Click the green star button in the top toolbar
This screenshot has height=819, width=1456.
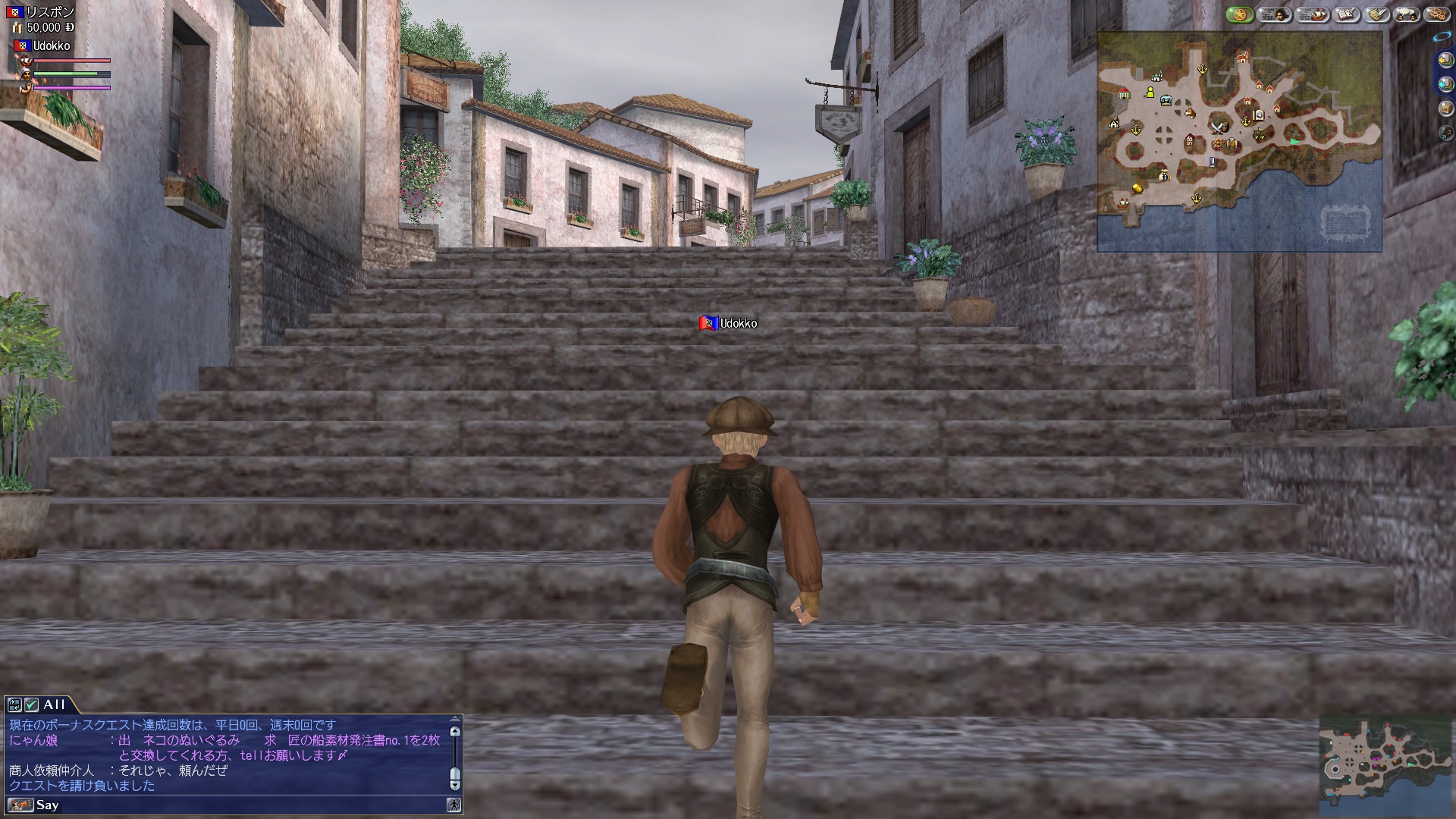click(x=1240, y=14)
